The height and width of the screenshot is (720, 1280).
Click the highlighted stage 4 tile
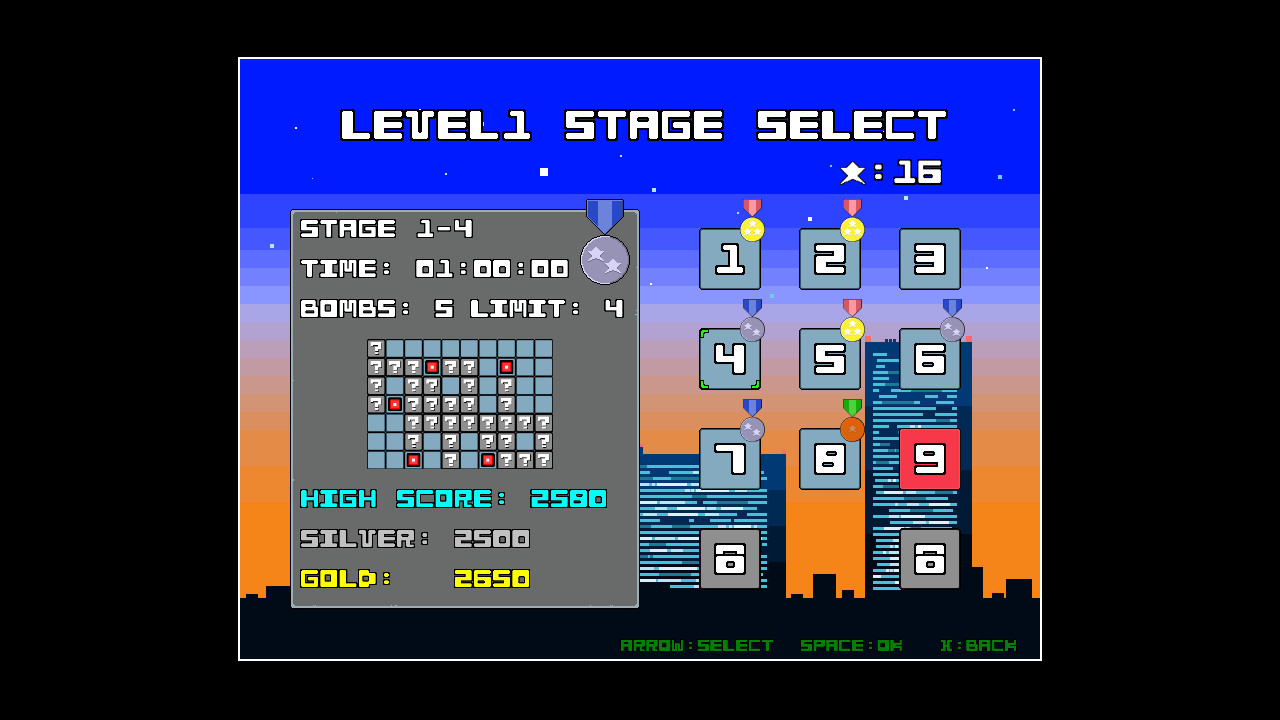click(x=730, y=359)
